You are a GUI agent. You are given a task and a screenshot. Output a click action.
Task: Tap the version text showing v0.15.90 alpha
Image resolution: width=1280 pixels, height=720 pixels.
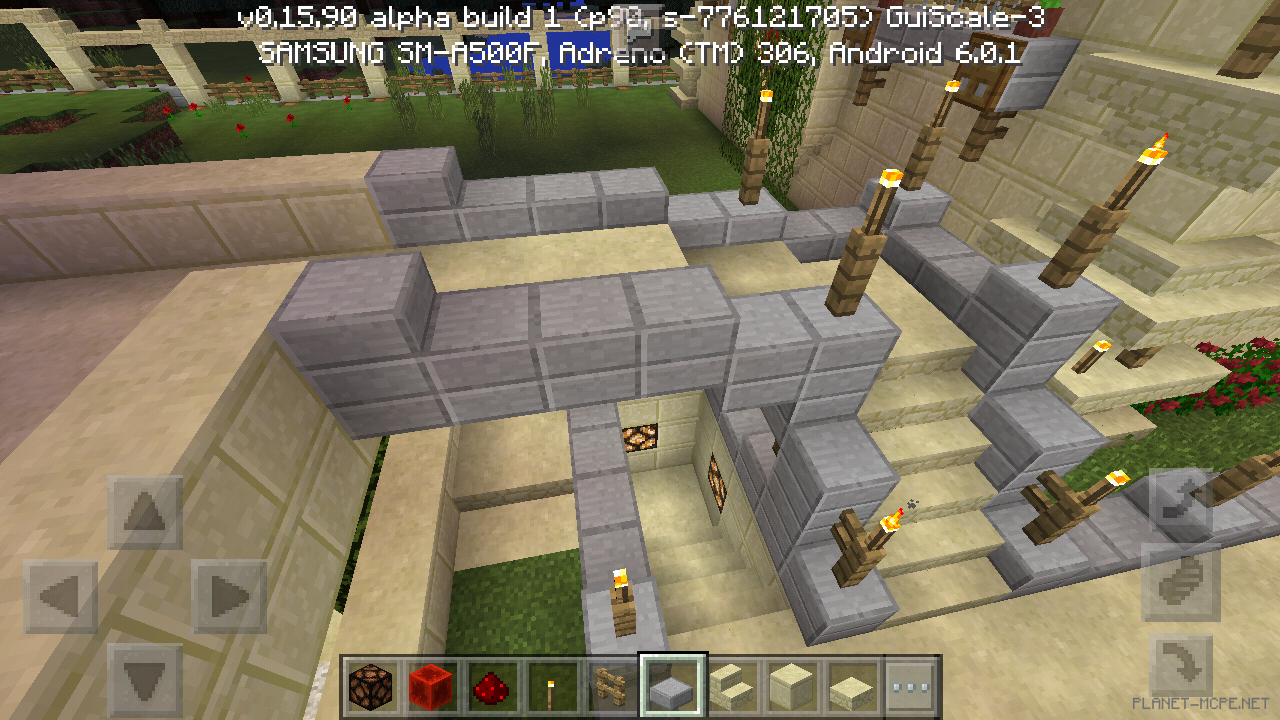coord(630,15)
